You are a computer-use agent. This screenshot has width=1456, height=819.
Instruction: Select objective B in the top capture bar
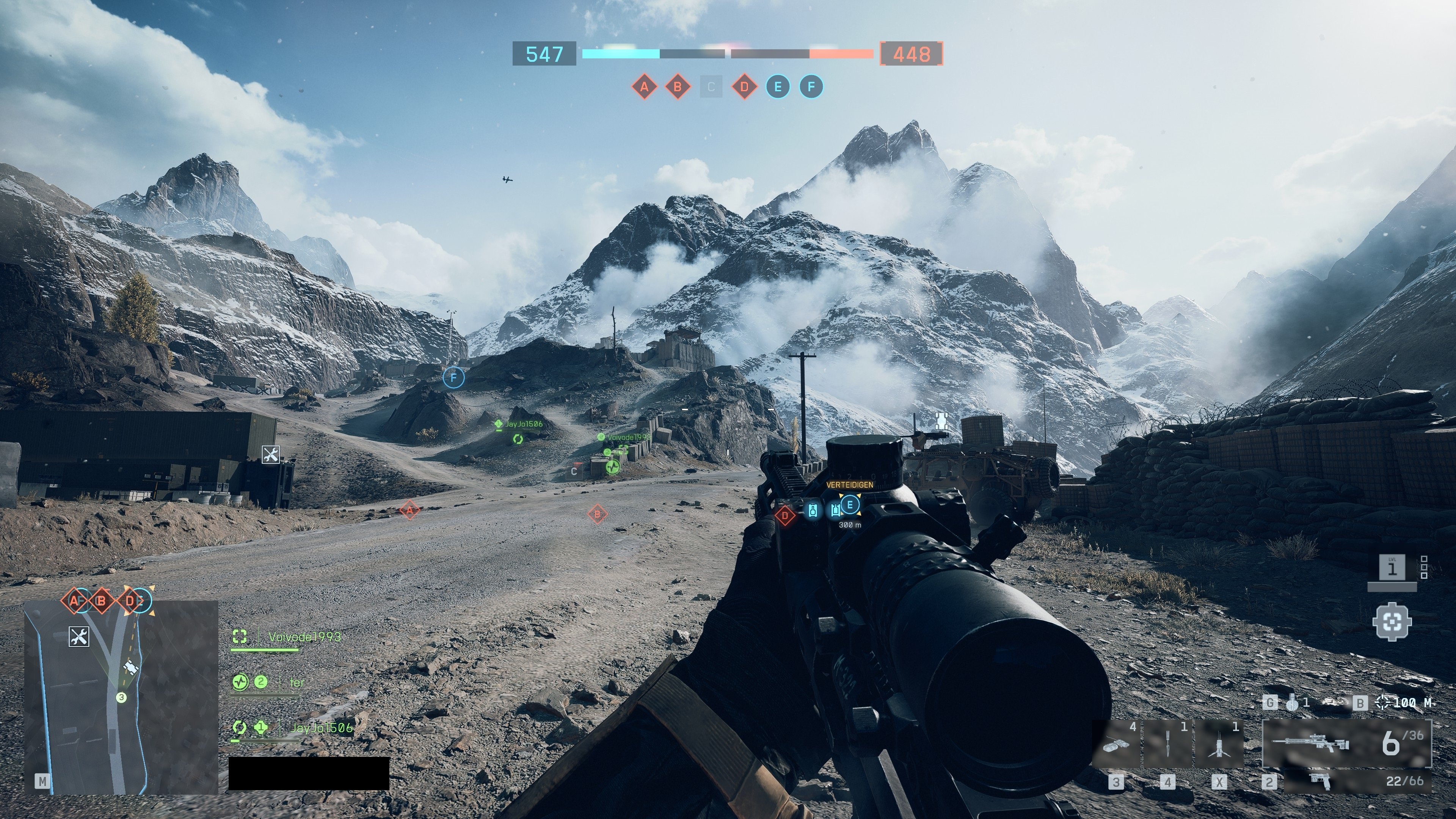point(677,87)
